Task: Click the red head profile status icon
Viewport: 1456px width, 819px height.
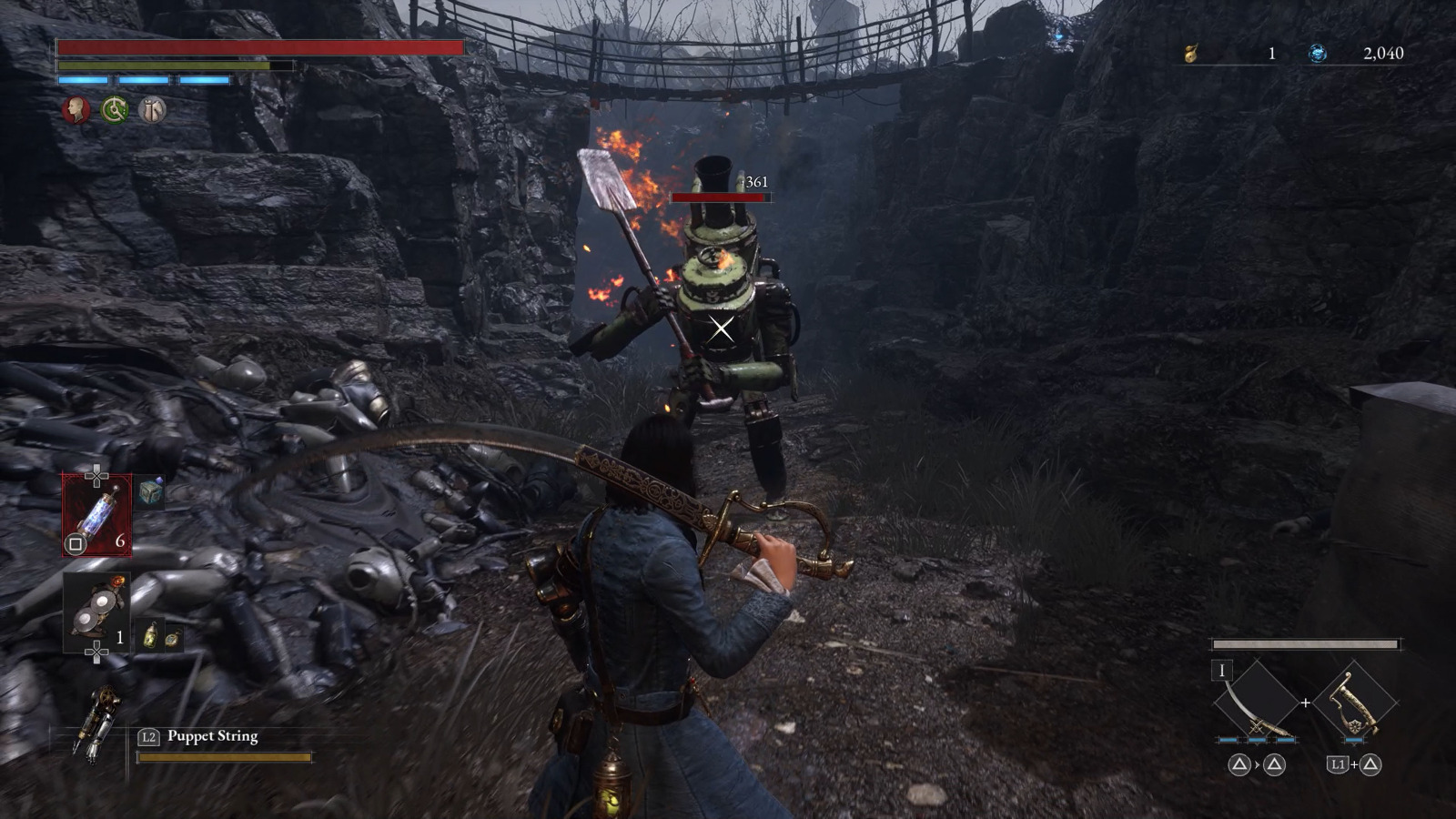Action: pos(76,111)
